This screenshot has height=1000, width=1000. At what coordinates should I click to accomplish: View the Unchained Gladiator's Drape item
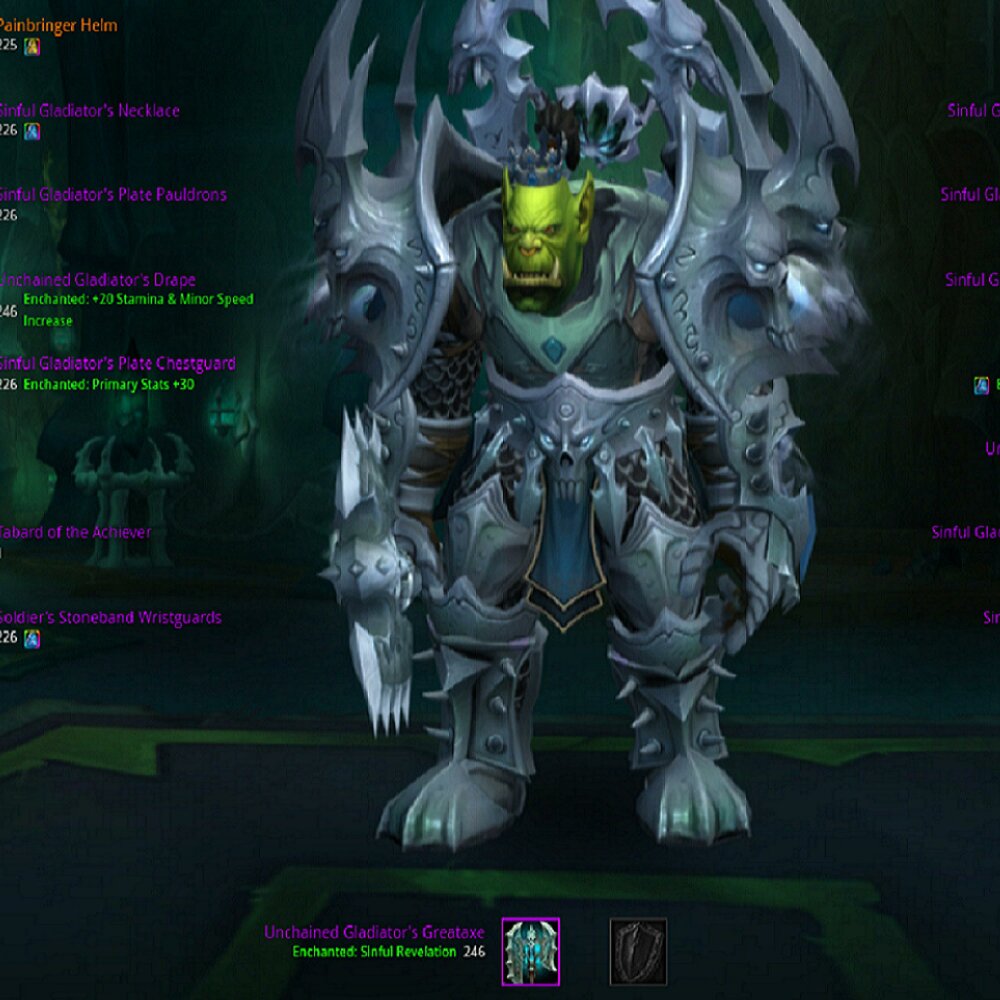click(x=98, y=280)
